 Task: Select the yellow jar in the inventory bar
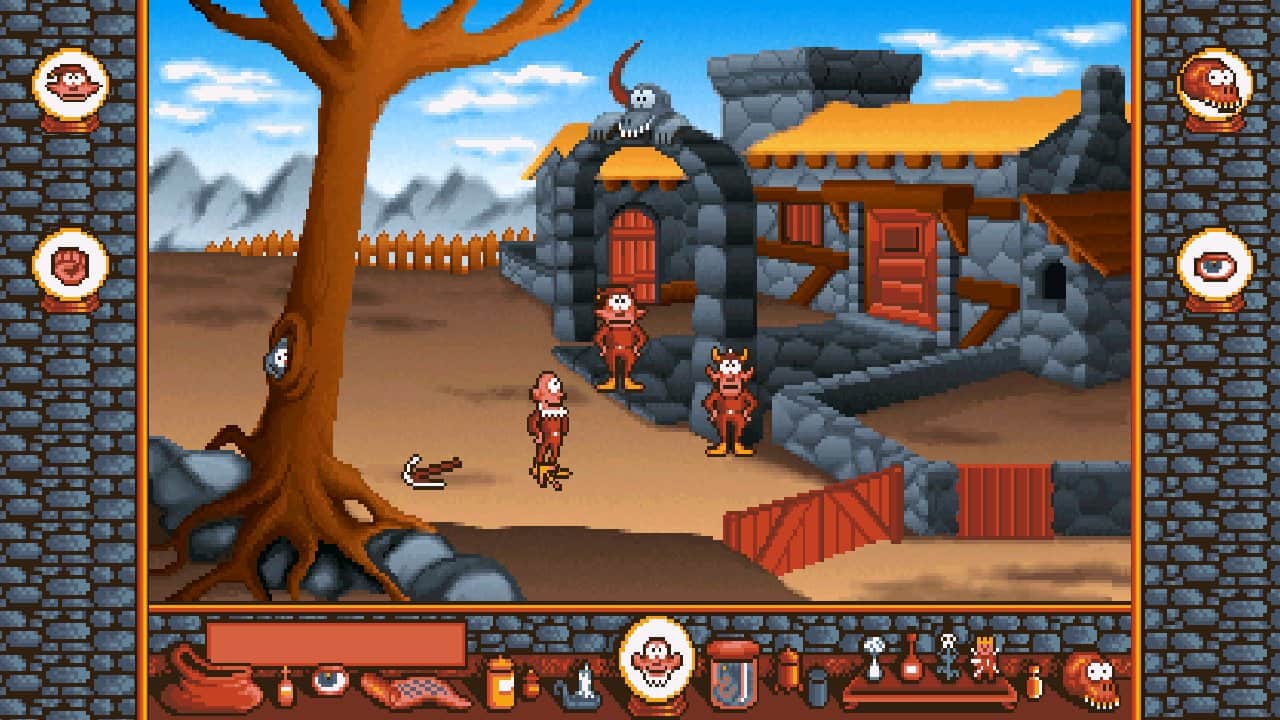[500, 685]
